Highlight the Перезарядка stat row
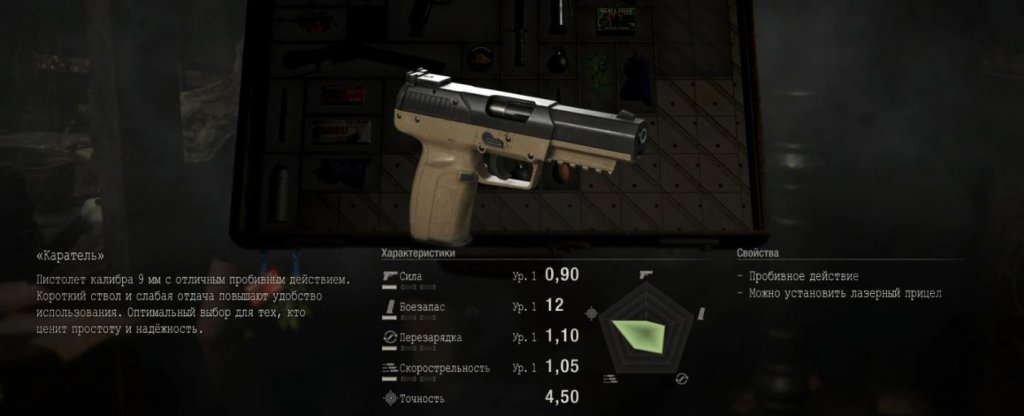The width and height of the screenshot is (1024, 416). 480,337
